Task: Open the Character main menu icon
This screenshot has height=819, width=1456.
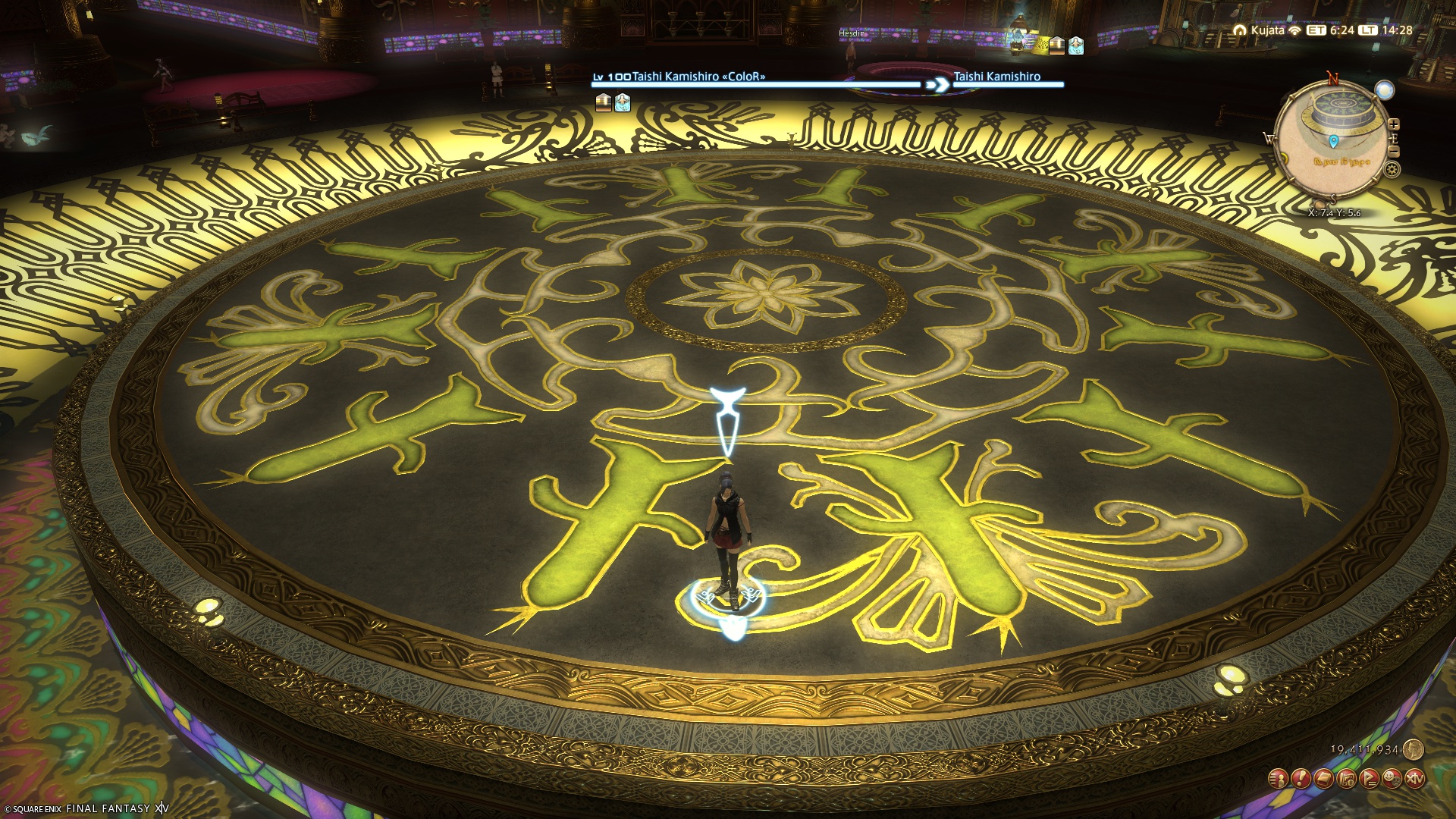Action: (x=1279, y=778)
